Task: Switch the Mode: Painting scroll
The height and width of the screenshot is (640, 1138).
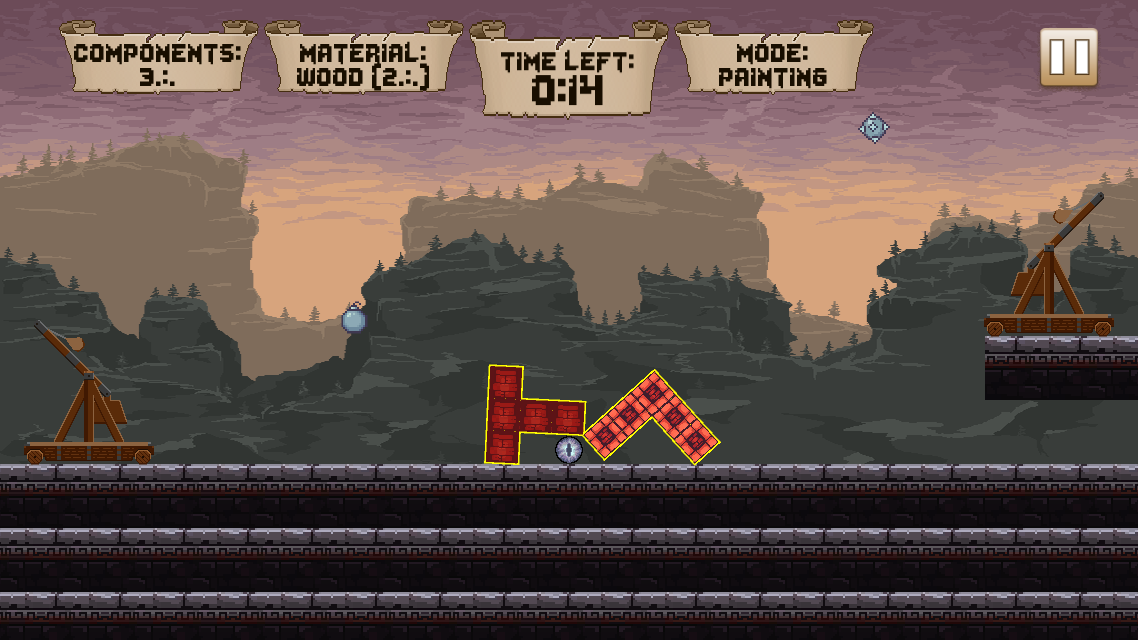Action: click(x=773, y=63)
